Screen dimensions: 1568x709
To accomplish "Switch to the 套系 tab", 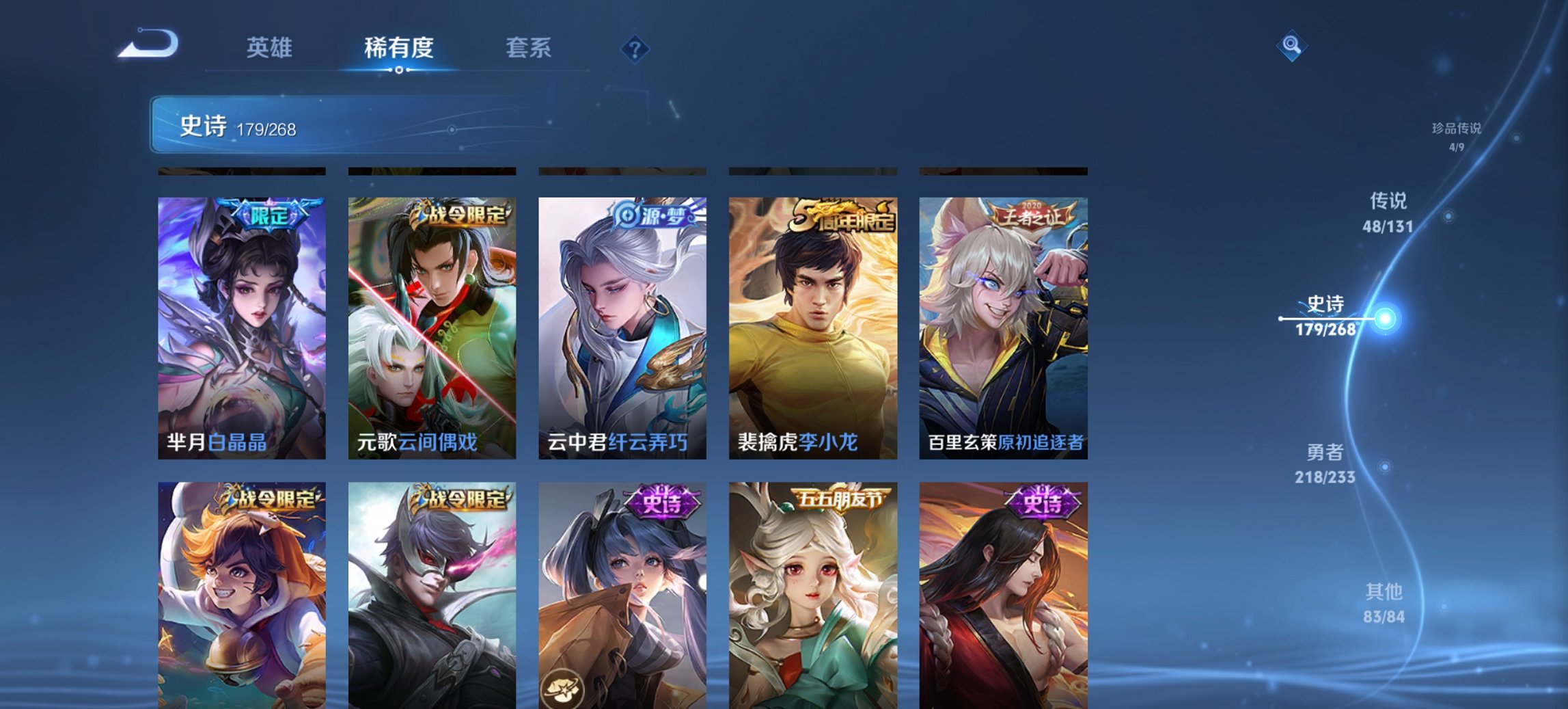I will pyautogui.click(x=529, y=49).
